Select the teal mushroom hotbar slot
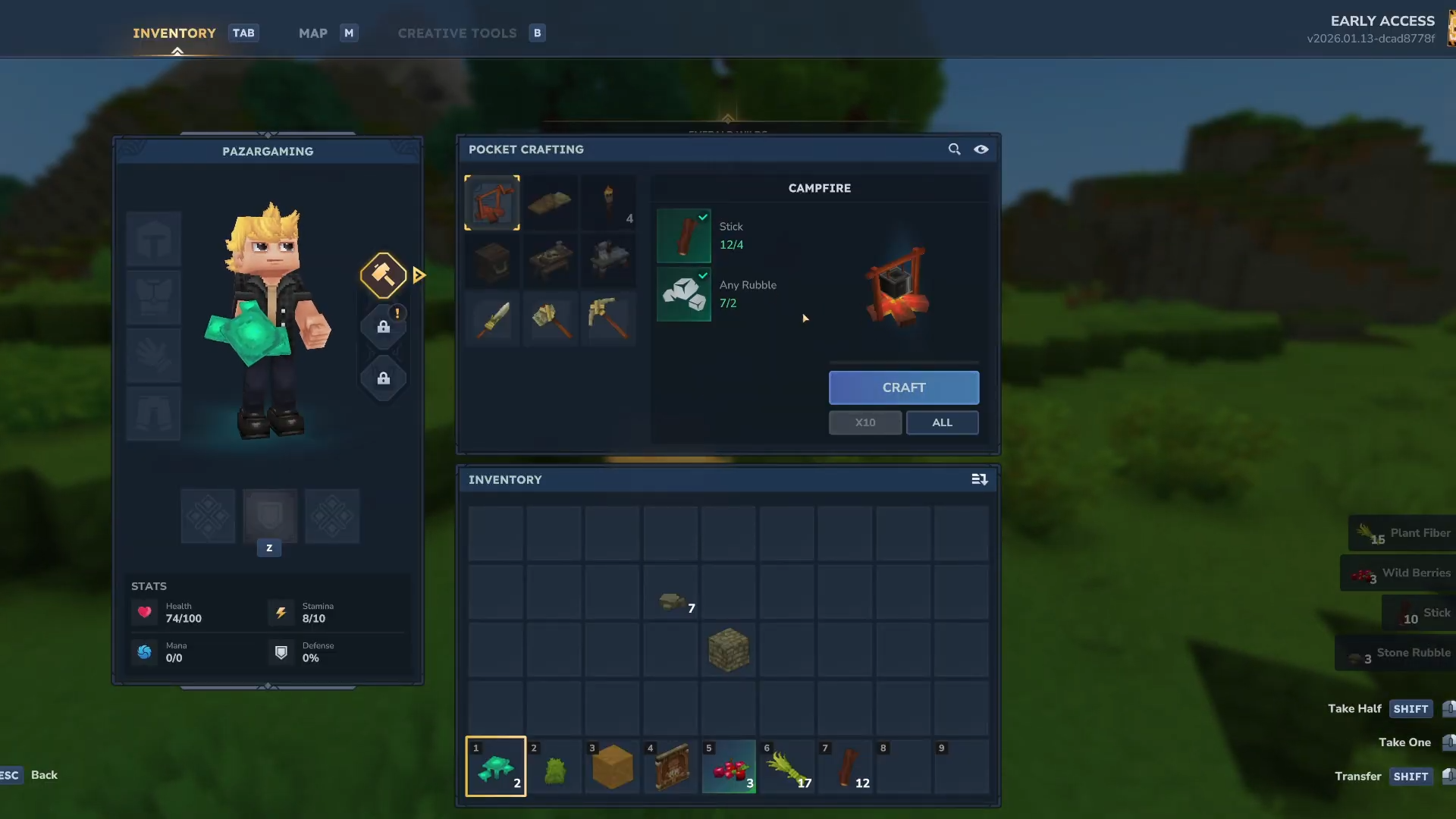Screen dimensions: 1456x819 click(496, 767)
